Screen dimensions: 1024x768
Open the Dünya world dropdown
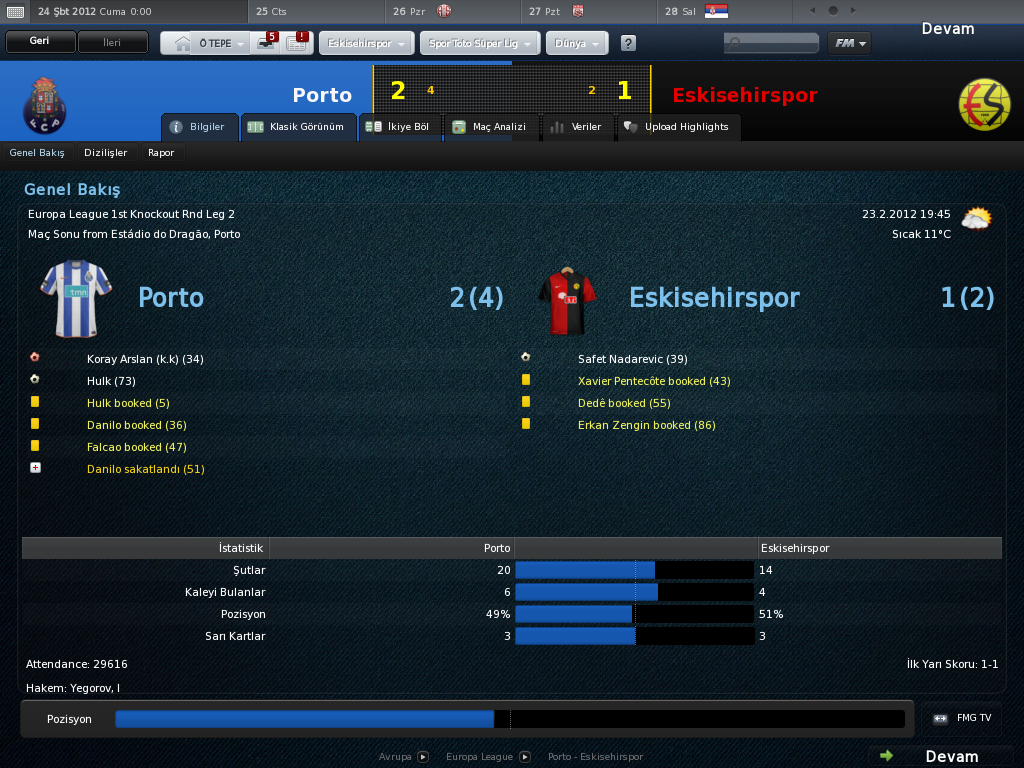point(577,44)
